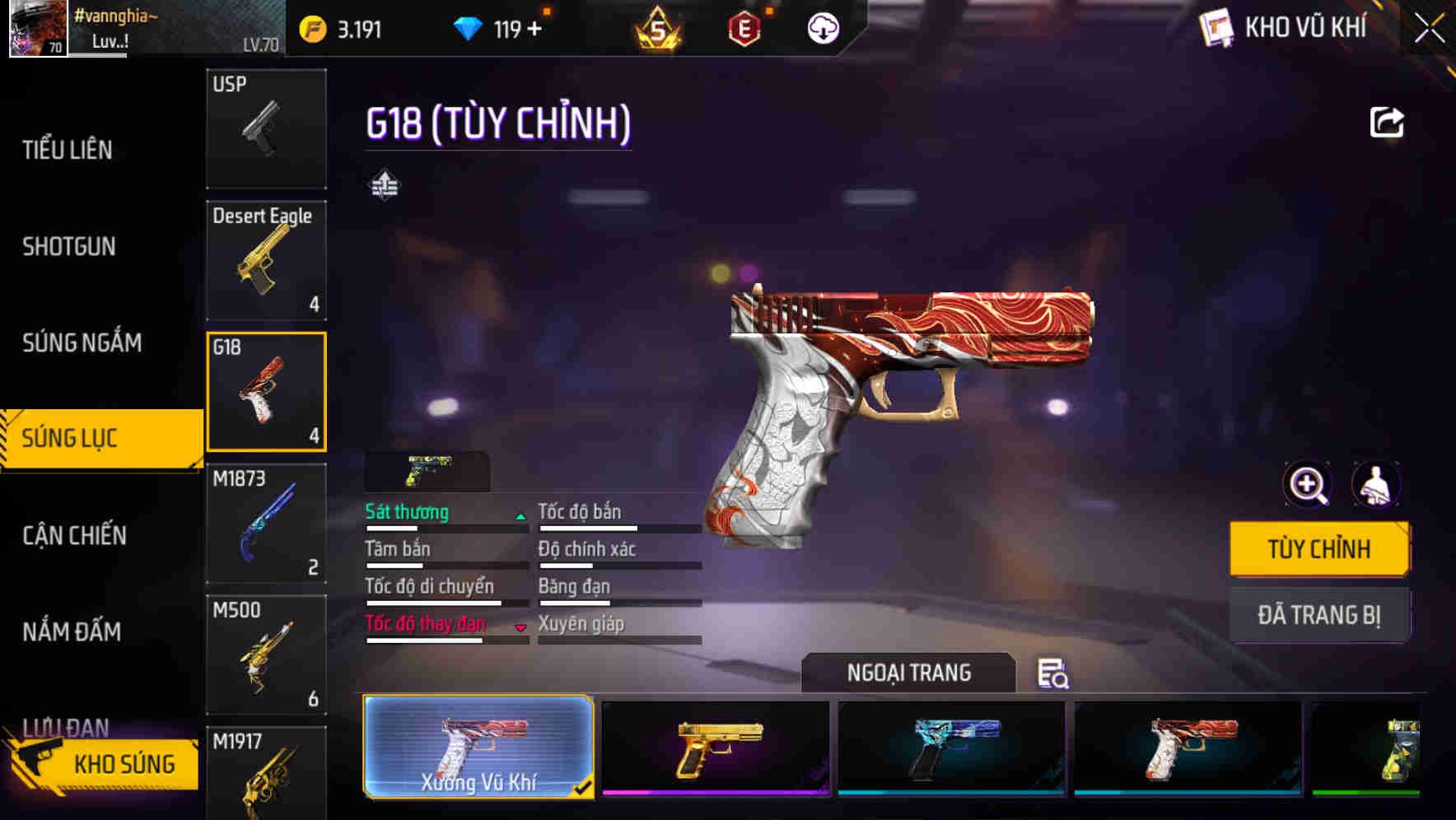
Task: Select the M1873 weapon thumbnail
Action: coord(265,522)
